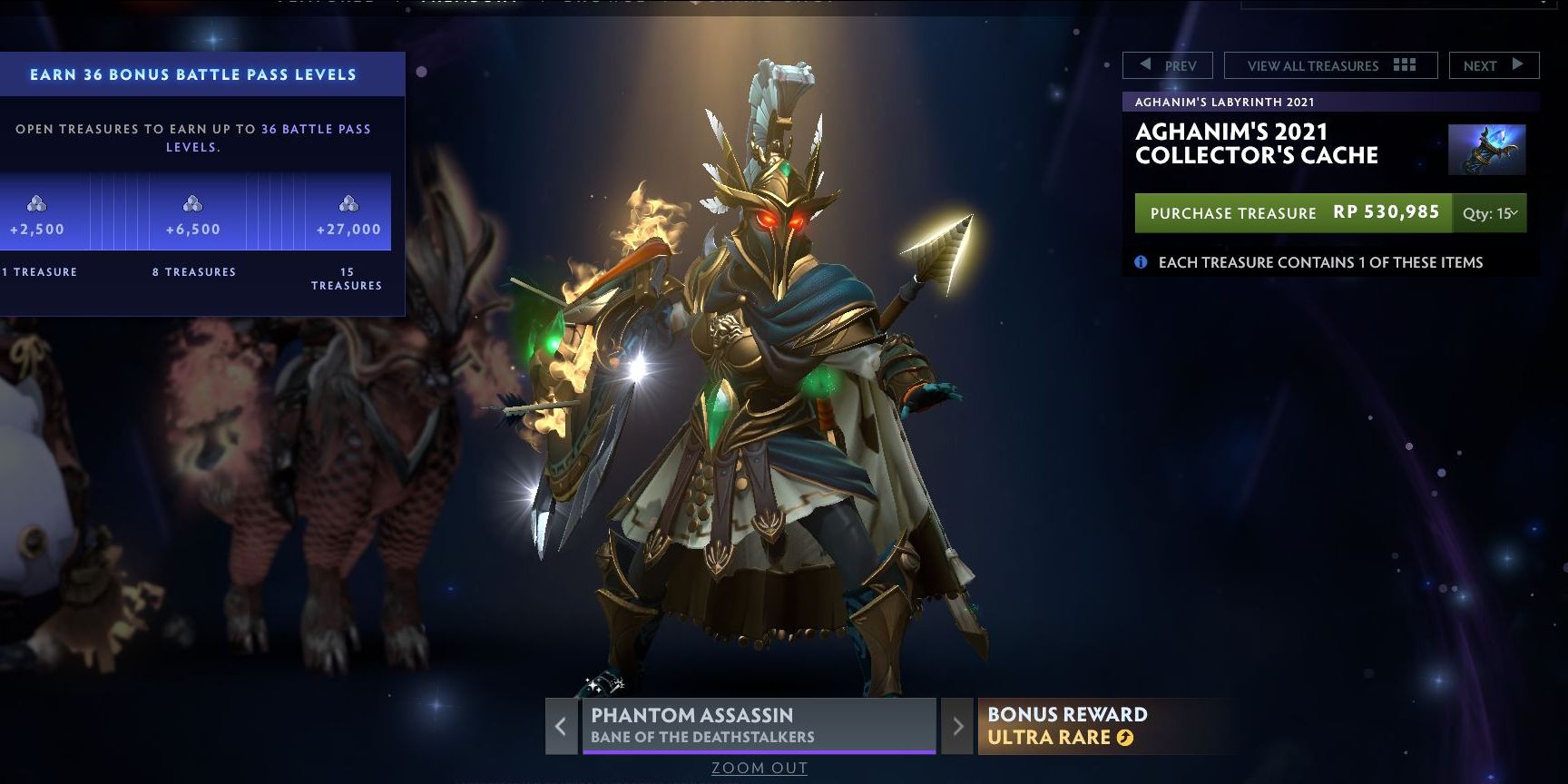This screenshot has height=784, width=1568.
Task: Select the +6,500 battle pass shard icon
Action: (192, 204)
